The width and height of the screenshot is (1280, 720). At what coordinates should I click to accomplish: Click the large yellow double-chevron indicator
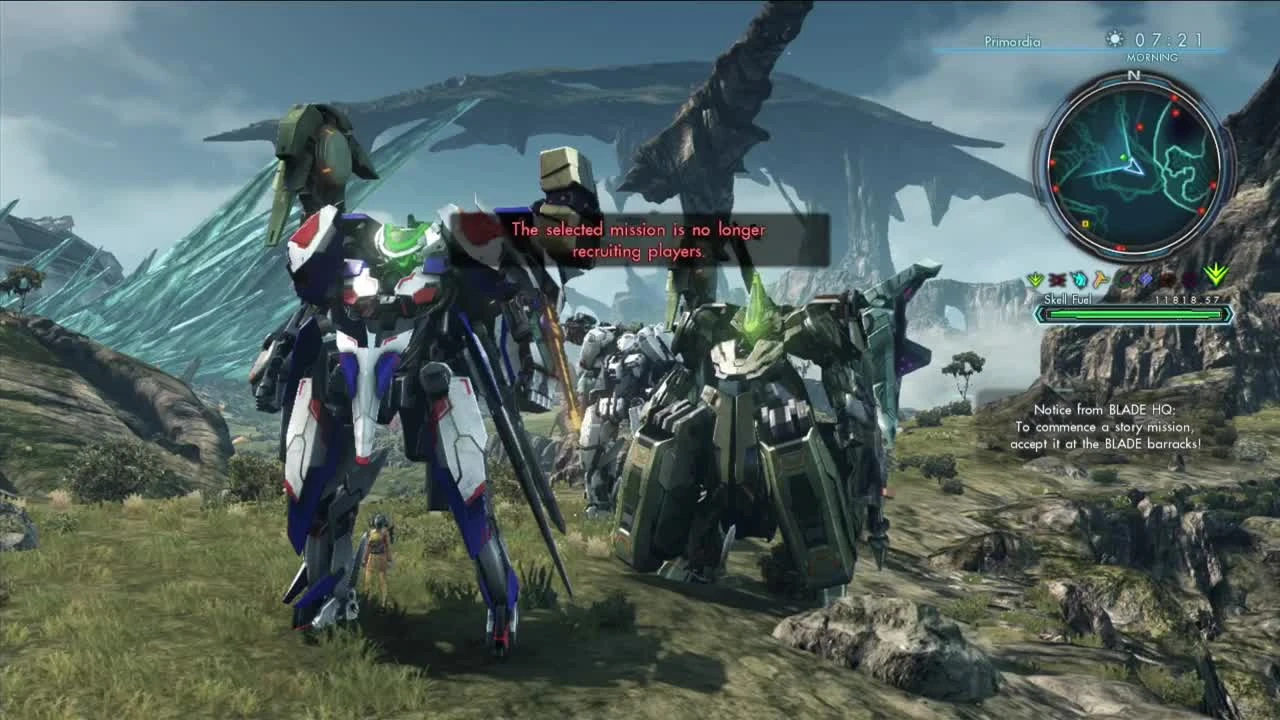pyautogui.click(x=1217, y=276)
